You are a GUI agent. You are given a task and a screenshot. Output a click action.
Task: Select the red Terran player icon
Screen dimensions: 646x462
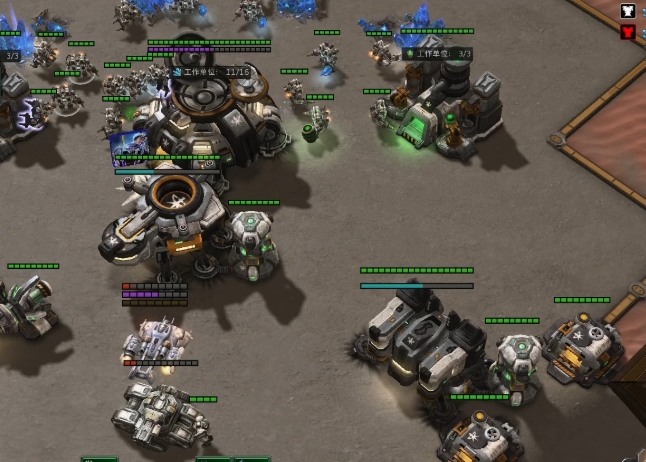point(628,32)
